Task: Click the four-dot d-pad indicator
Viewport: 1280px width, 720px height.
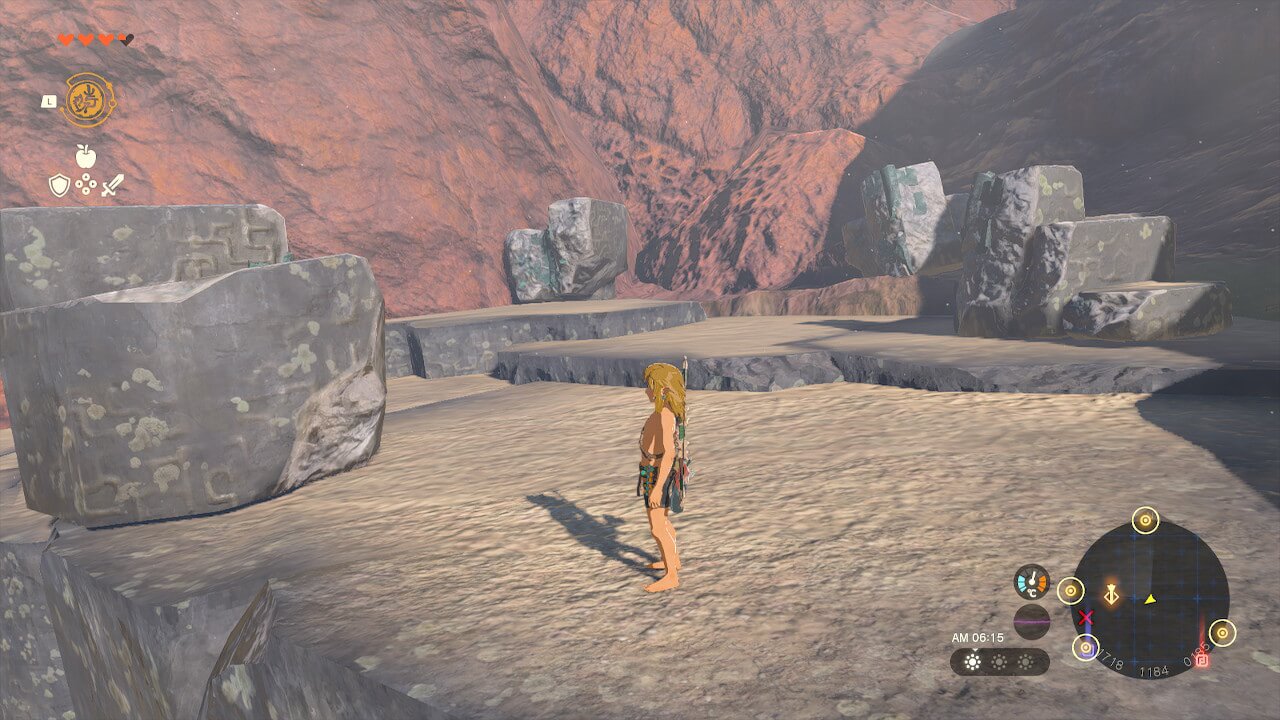Action: point(87,185)
